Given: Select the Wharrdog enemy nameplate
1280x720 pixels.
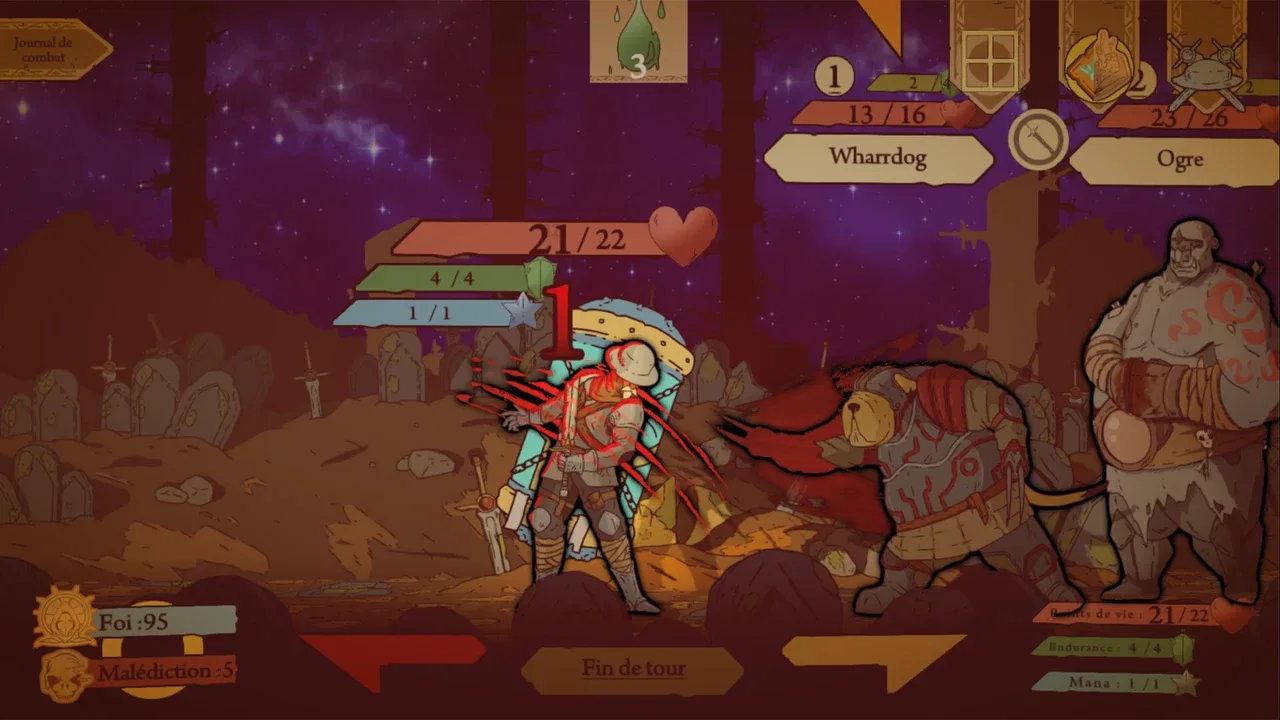Looking at the screenshot, I should pos(877,158).
